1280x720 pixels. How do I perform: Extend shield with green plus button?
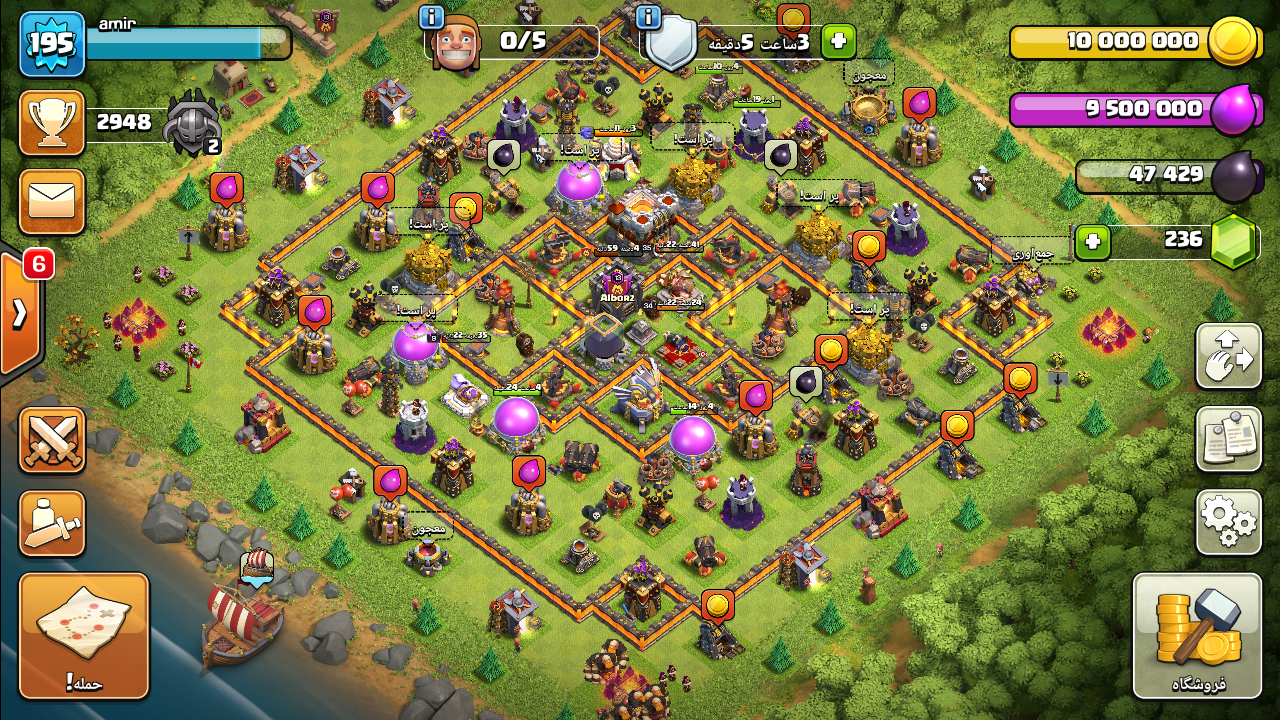(x=838, y=41)
